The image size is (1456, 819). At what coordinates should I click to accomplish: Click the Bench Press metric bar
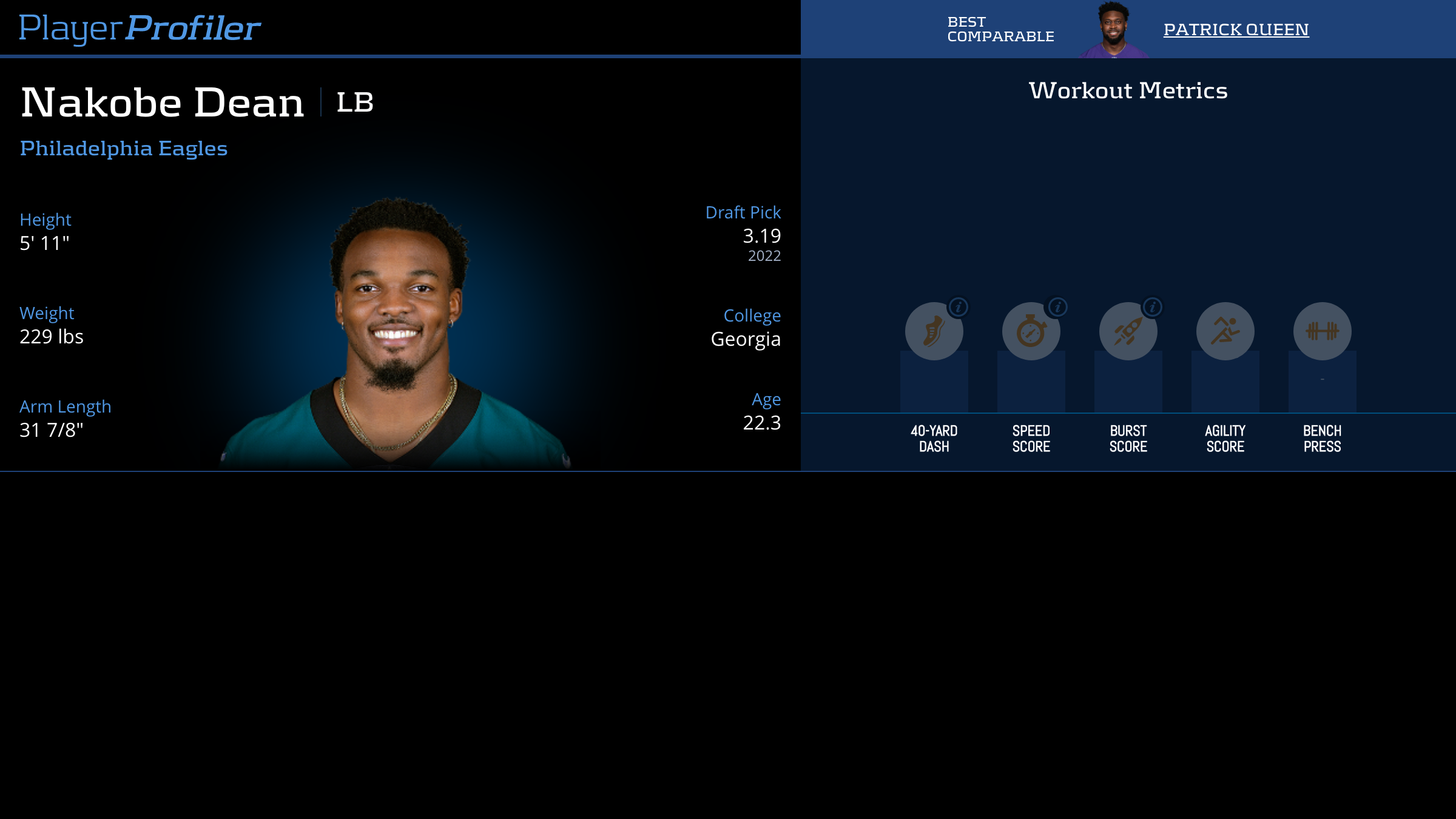[x=1321, y=382]
